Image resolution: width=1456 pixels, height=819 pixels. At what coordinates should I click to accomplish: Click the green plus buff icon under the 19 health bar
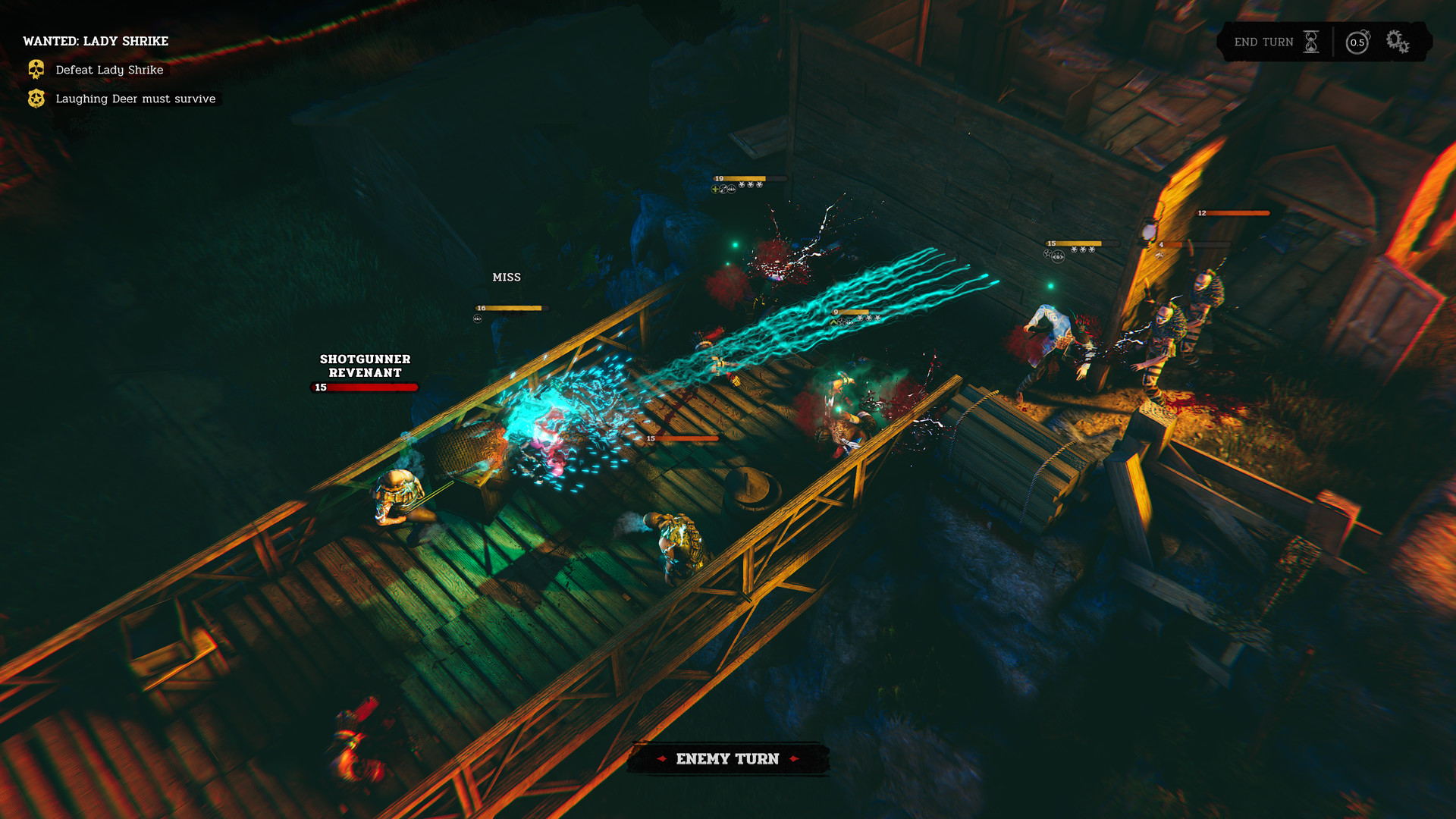(715, 189)
